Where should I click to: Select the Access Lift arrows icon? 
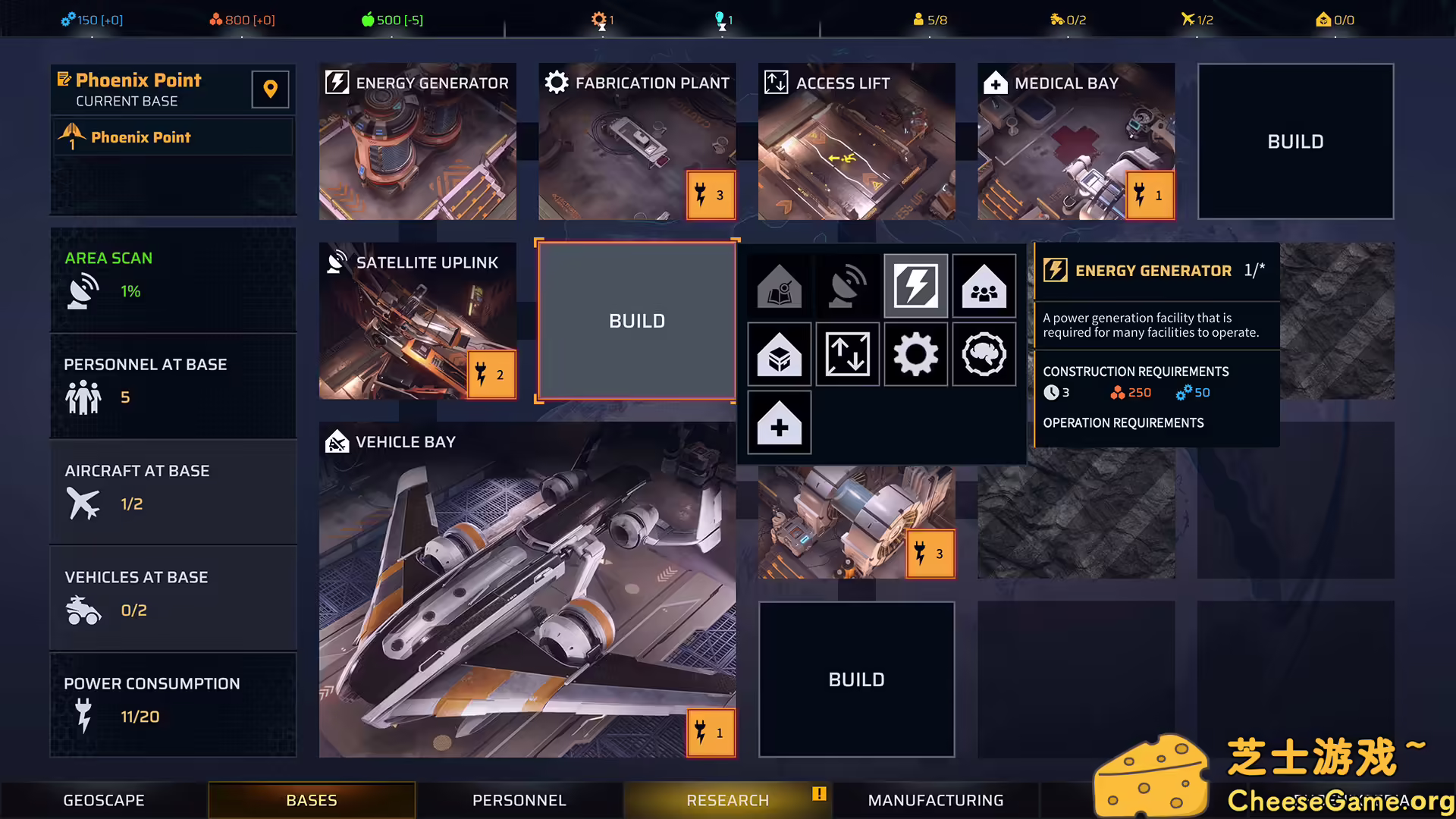847,354
